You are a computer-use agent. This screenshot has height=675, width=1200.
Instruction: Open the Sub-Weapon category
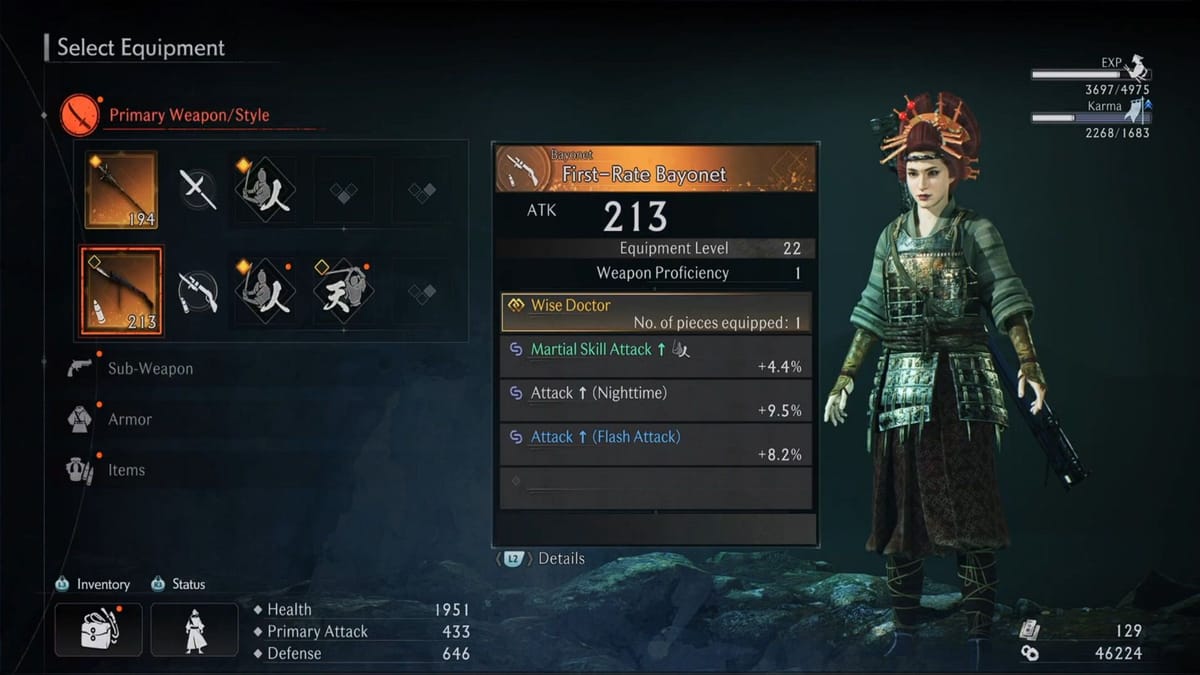(150, 368)
